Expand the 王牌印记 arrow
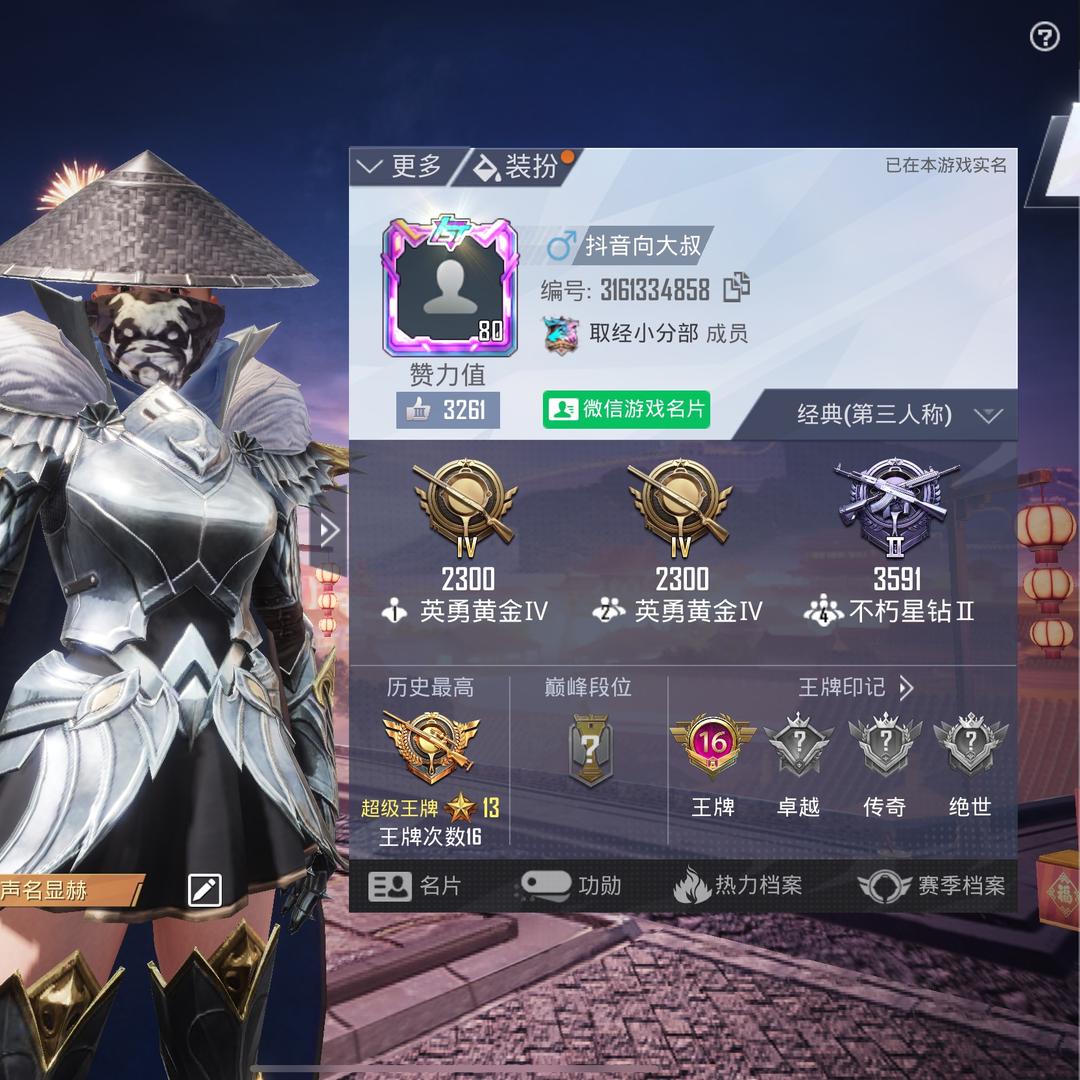Image resolution: width=1080 pixels, height=1080 pixels. click(x=906, y=688)
